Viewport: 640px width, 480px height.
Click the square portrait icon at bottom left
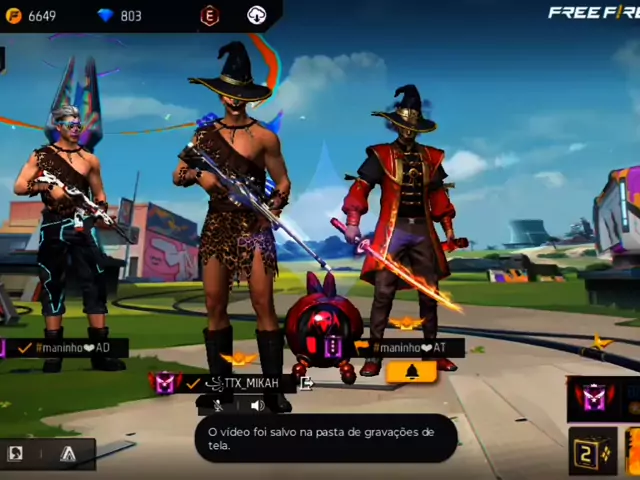pos(16,454)
